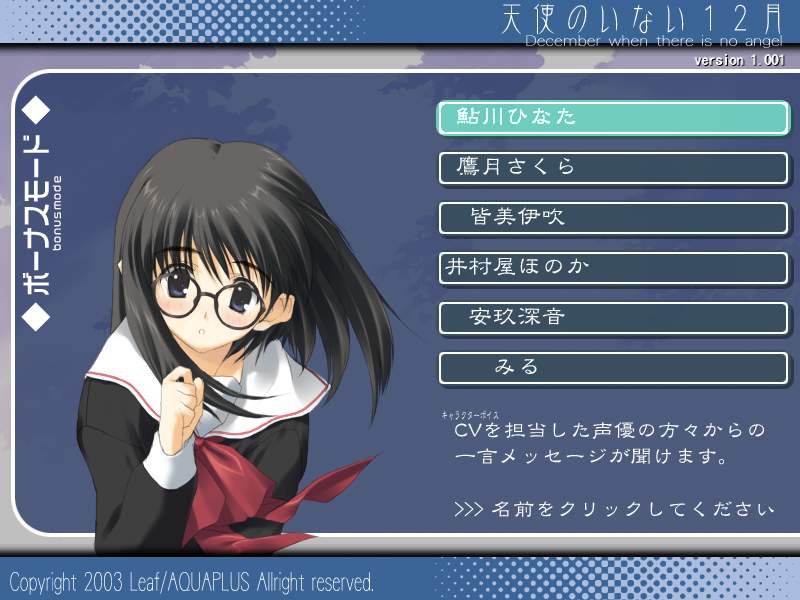Viewport: 800px width, 600px height.
Task: Click the 井村屋ほのか button
Action: click(613, 267)
